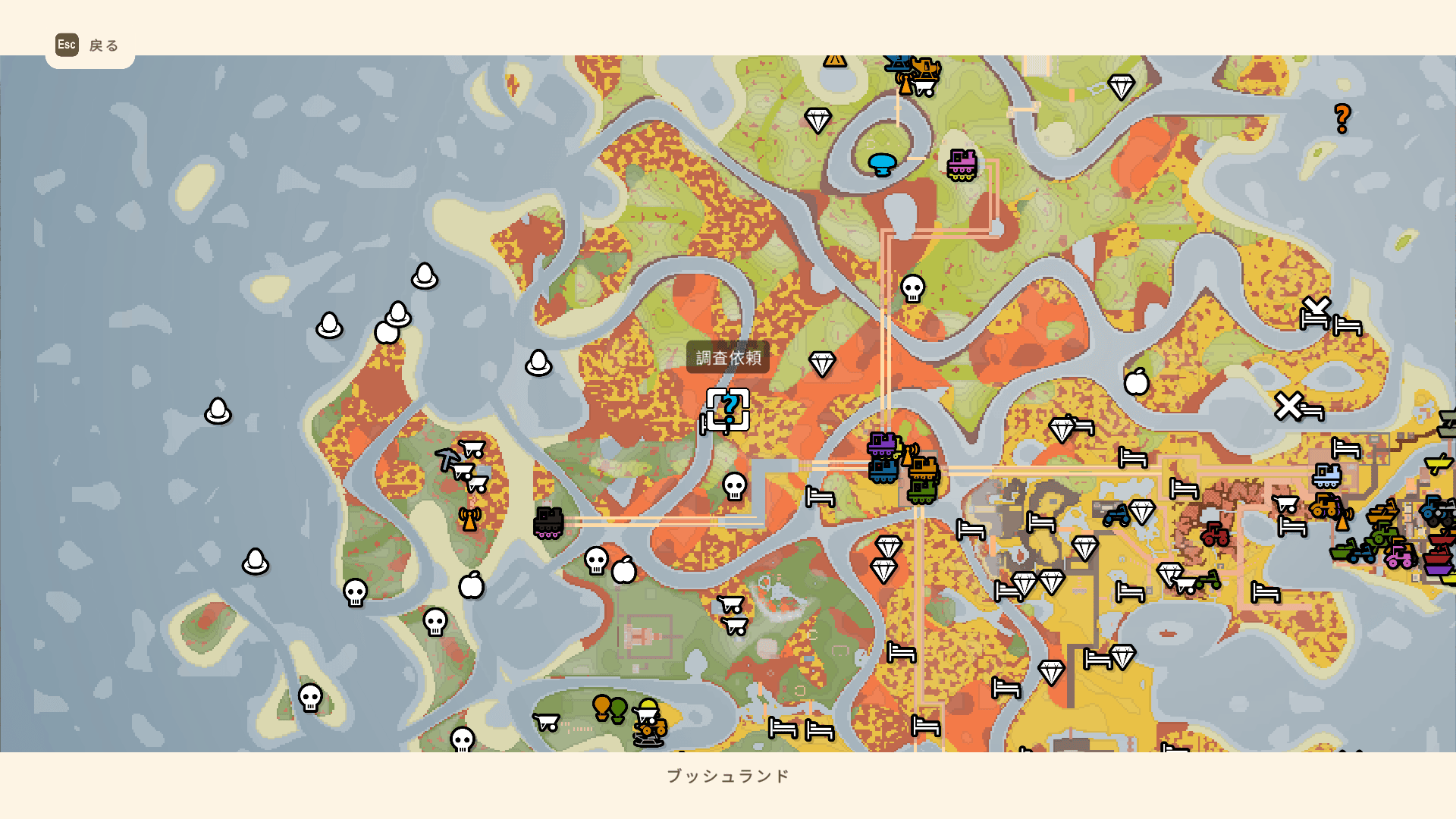
Task: Click the blue mushroom map marker
Action: pyautogui.click(x=882, y=164)
